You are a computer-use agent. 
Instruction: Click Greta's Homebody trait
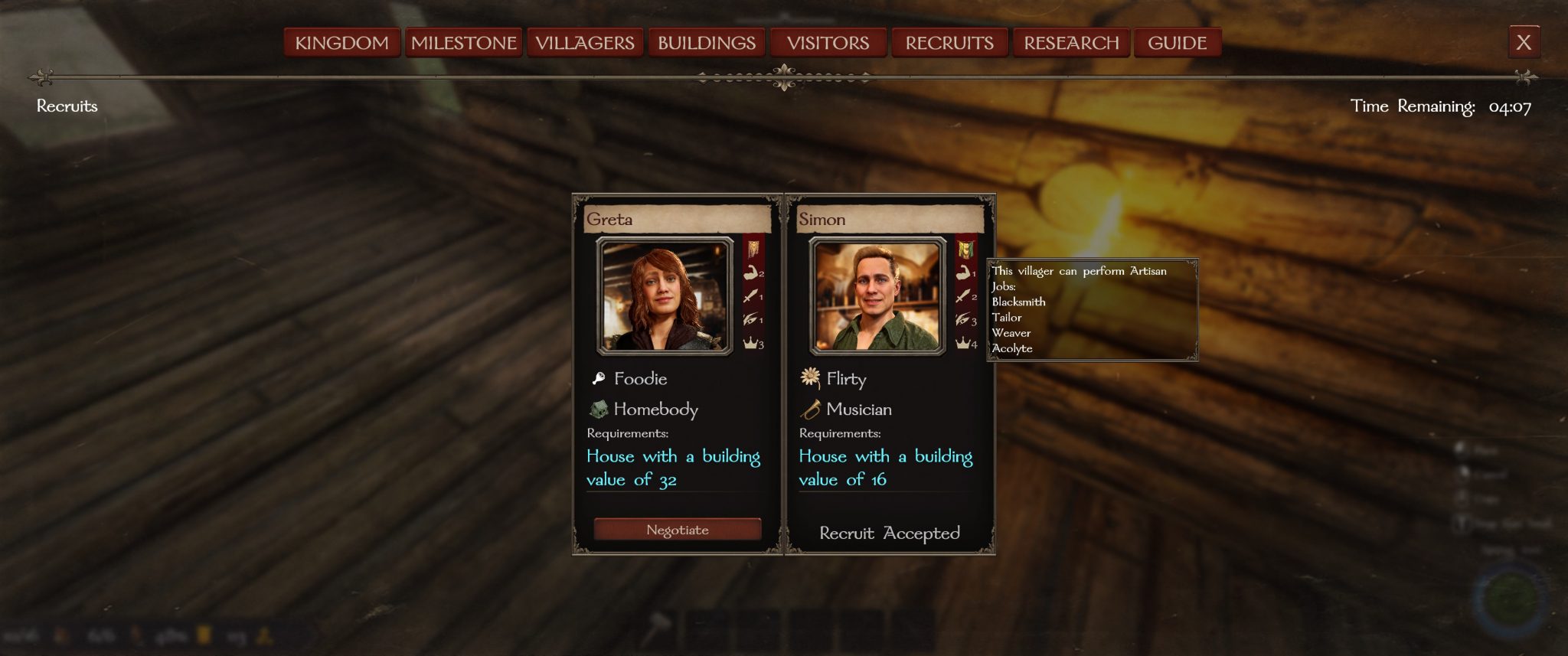655,410
